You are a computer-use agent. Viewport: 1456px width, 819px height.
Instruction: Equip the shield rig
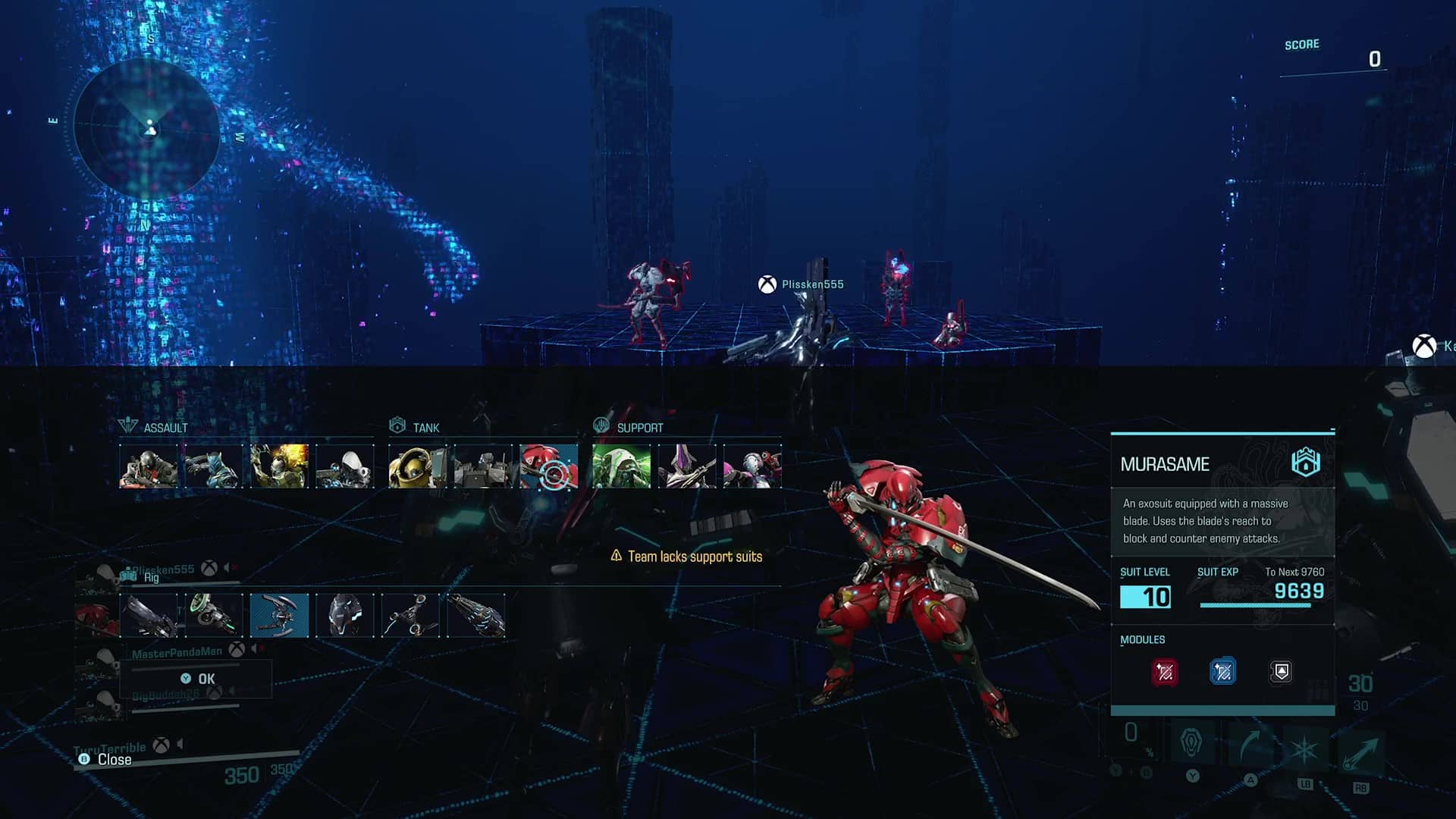(345, 615)
